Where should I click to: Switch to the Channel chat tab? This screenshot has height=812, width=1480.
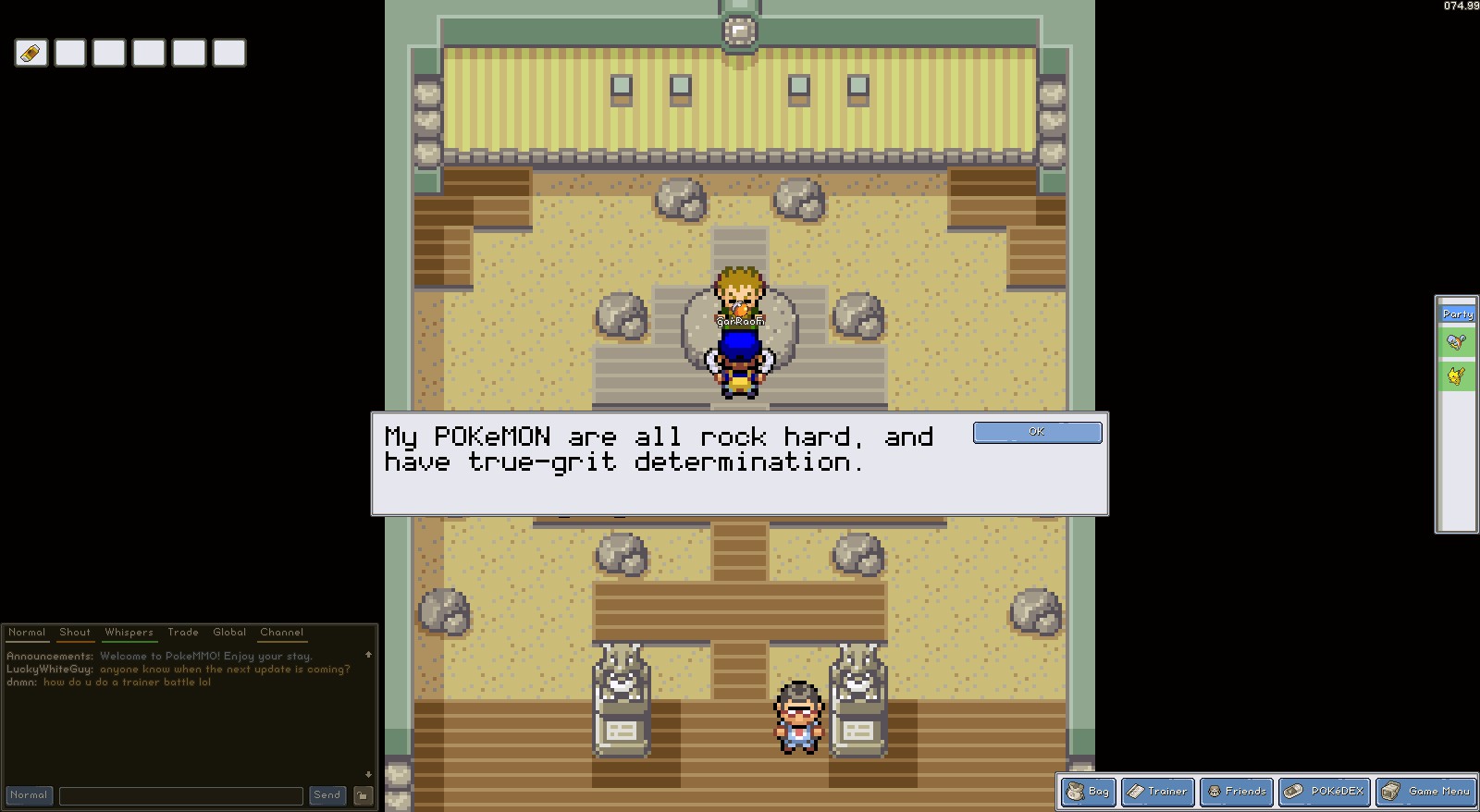click(281, 633)
